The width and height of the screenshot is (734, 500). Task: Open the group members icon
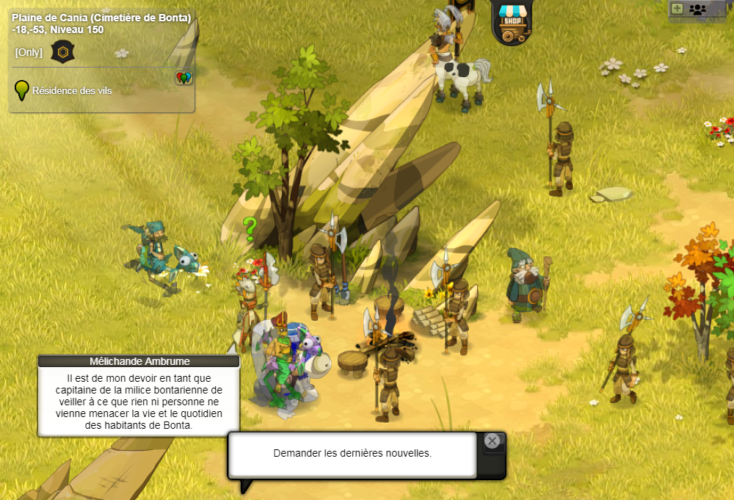(x=697, y=9)
